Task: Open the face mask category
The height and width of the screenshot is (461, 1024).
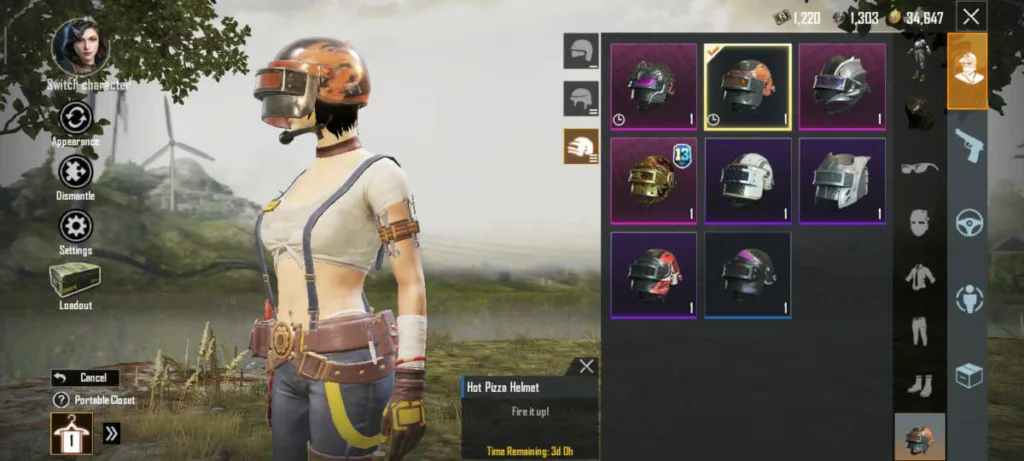Action: (920, 222)
